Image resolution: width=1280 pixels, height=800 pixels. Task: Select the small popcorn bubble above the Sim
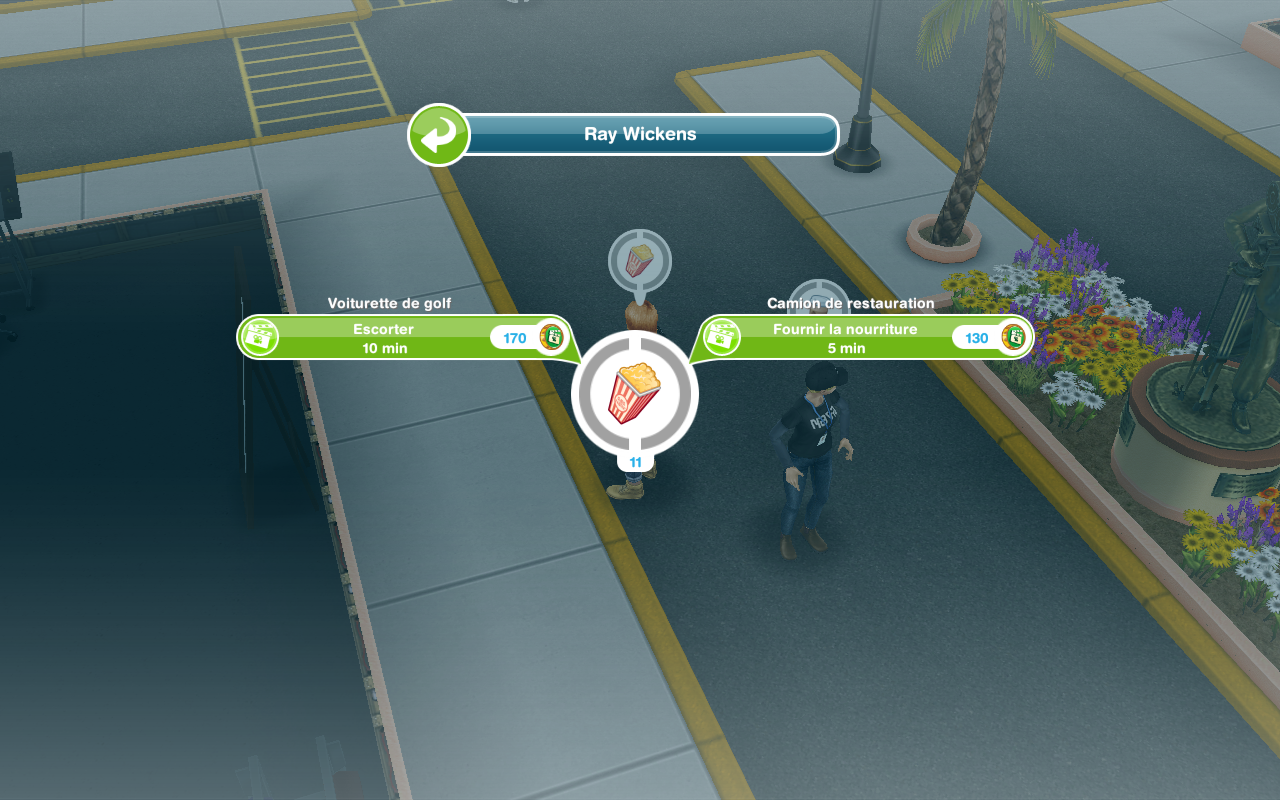[x=639, y=261]
